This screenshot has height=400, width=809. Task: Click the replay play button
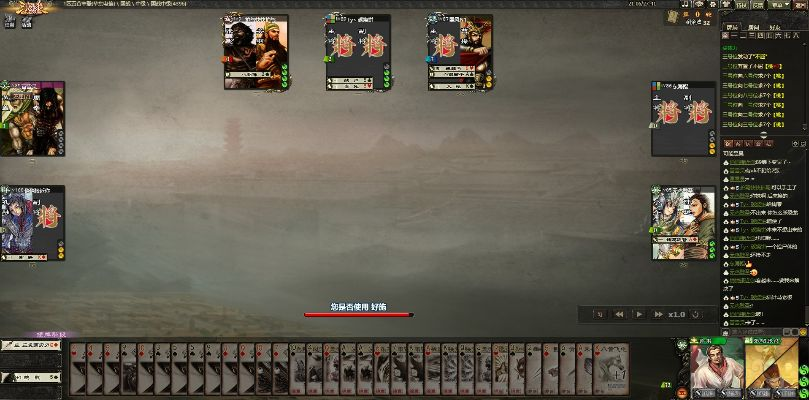coord(639,314)
